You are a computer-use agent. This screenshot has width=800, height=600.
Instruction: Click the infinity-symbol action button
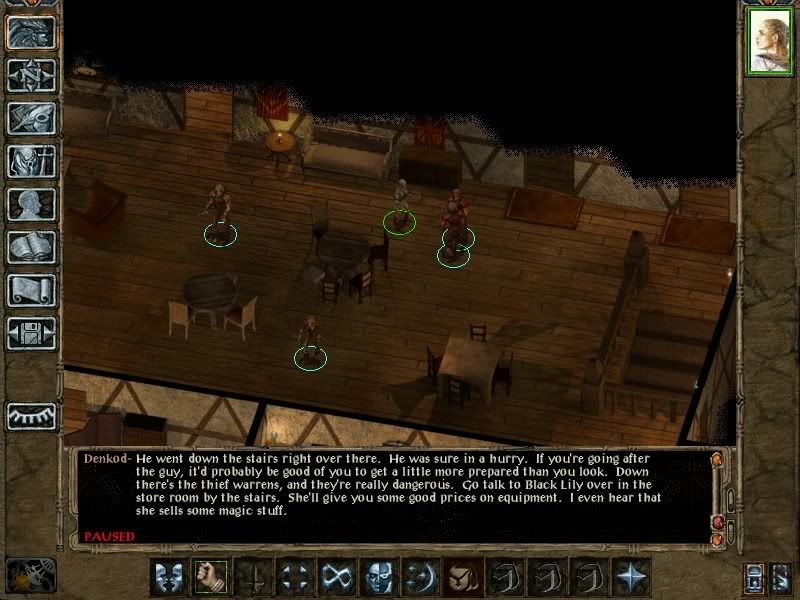tap(337, 577)
